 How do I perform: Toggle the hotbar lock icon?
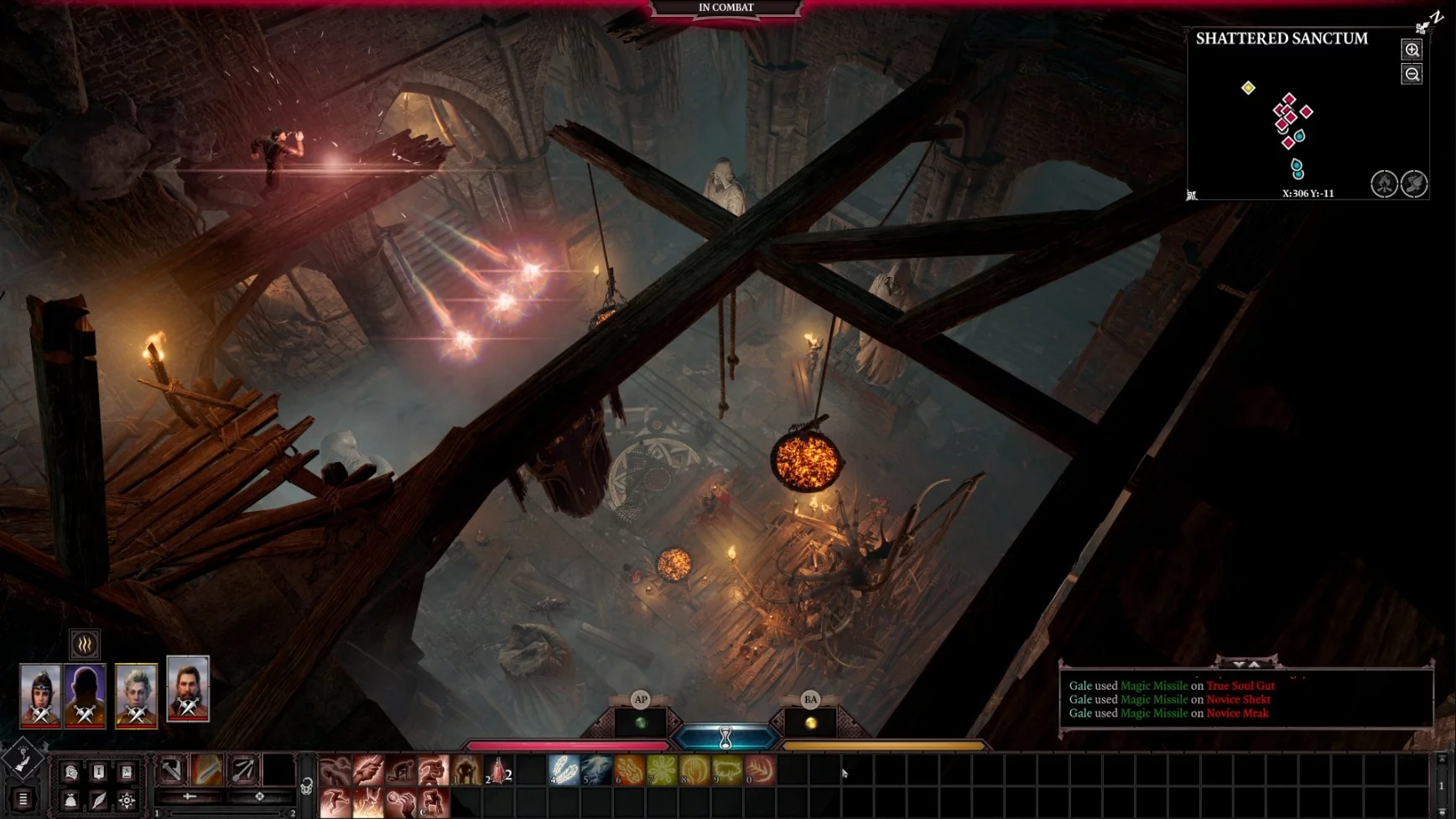(307, 786)
